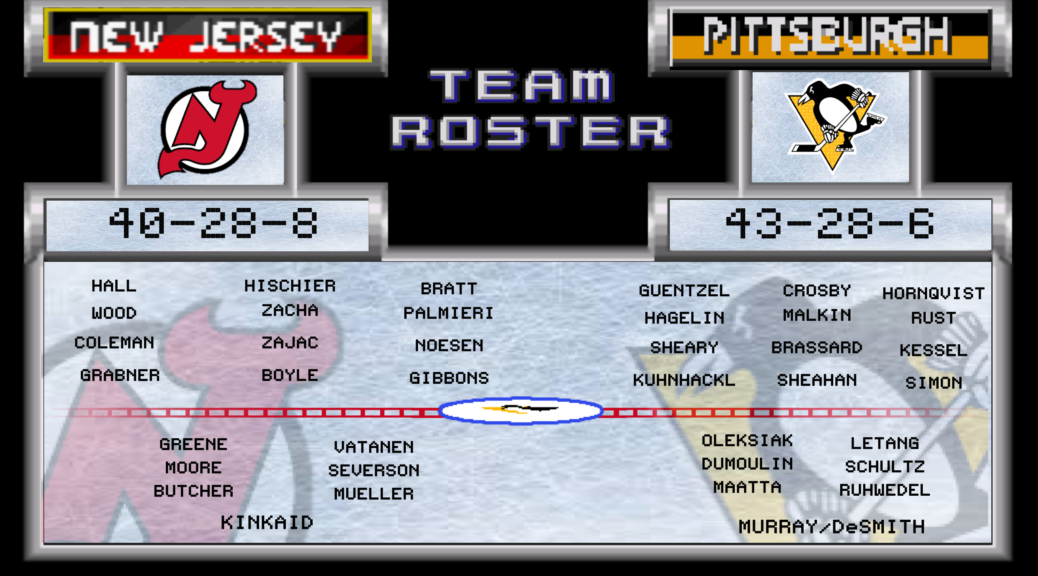1038x576 pixels.
Task: Select Guentzel from the Penguins forwards
Action: coord(684,291)
